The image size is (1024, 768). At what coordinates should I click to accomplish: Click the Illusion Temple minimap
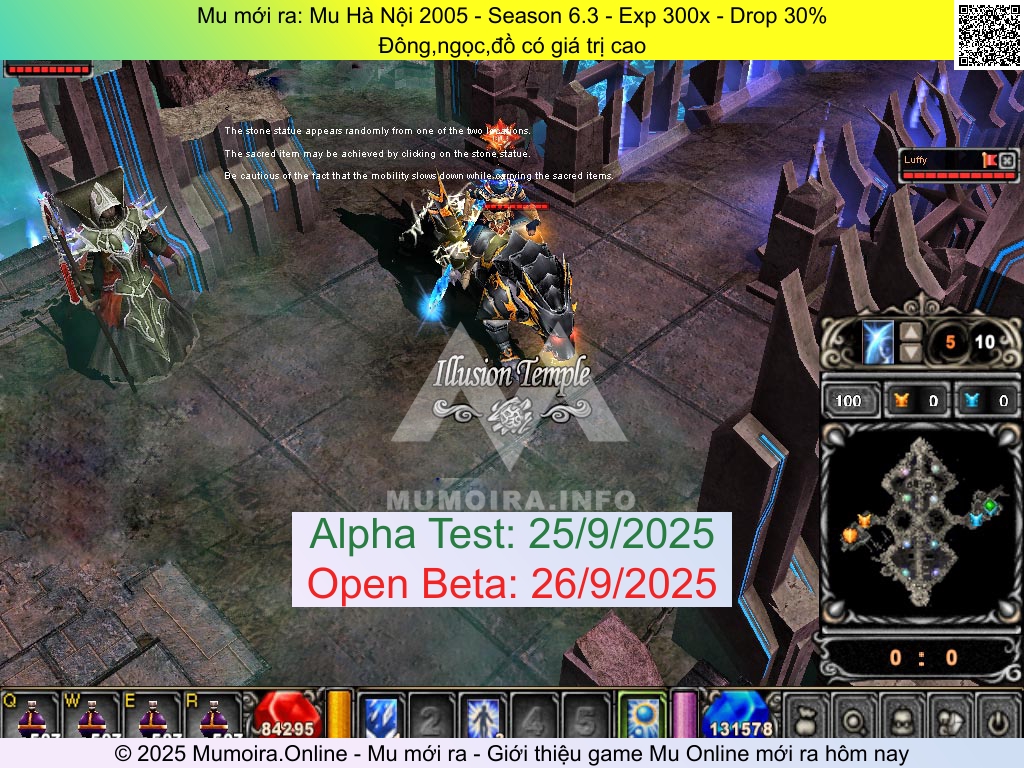pos(920,525)
